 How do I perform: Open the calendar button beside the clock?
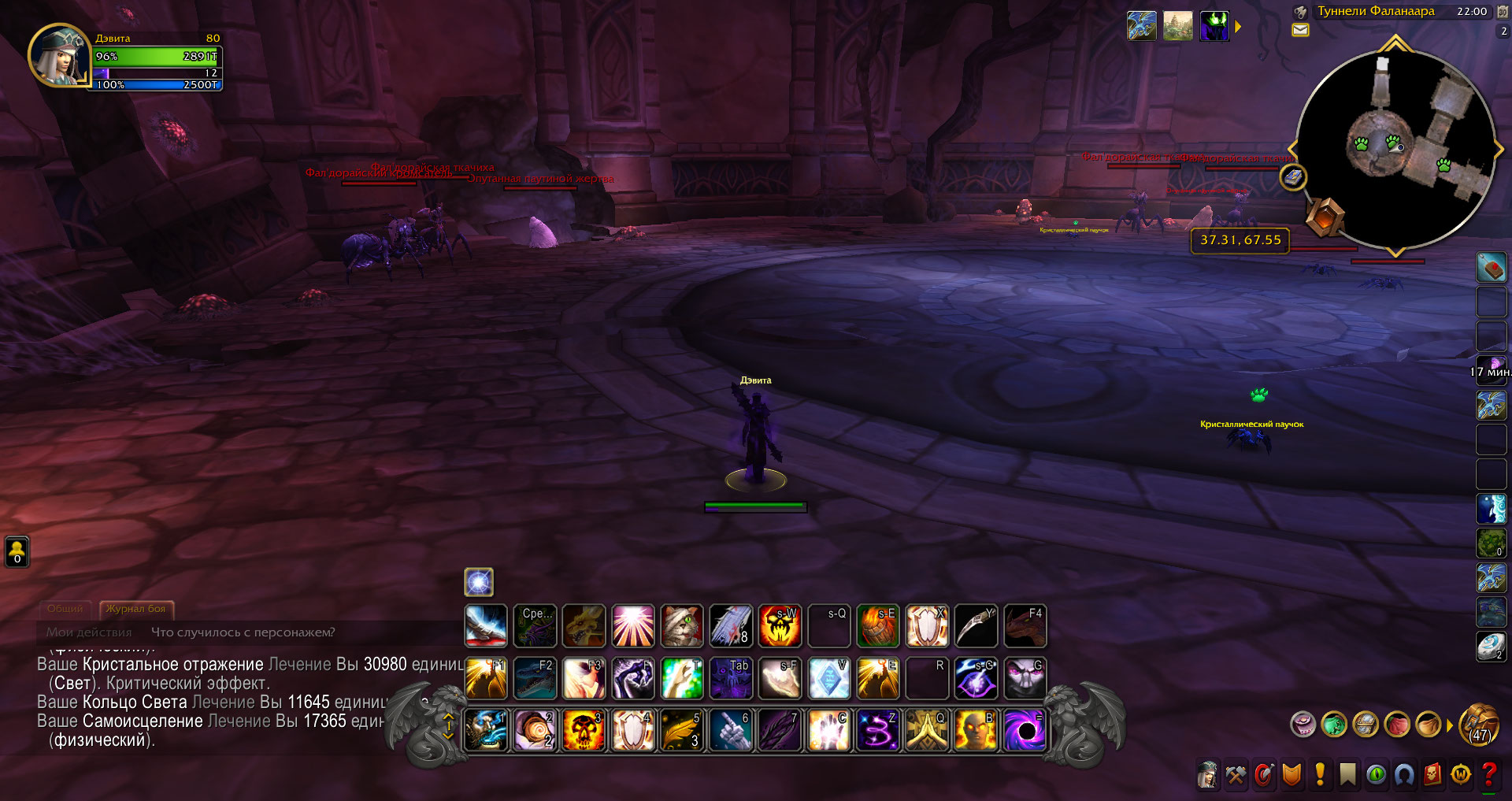tap(1503, 12)
